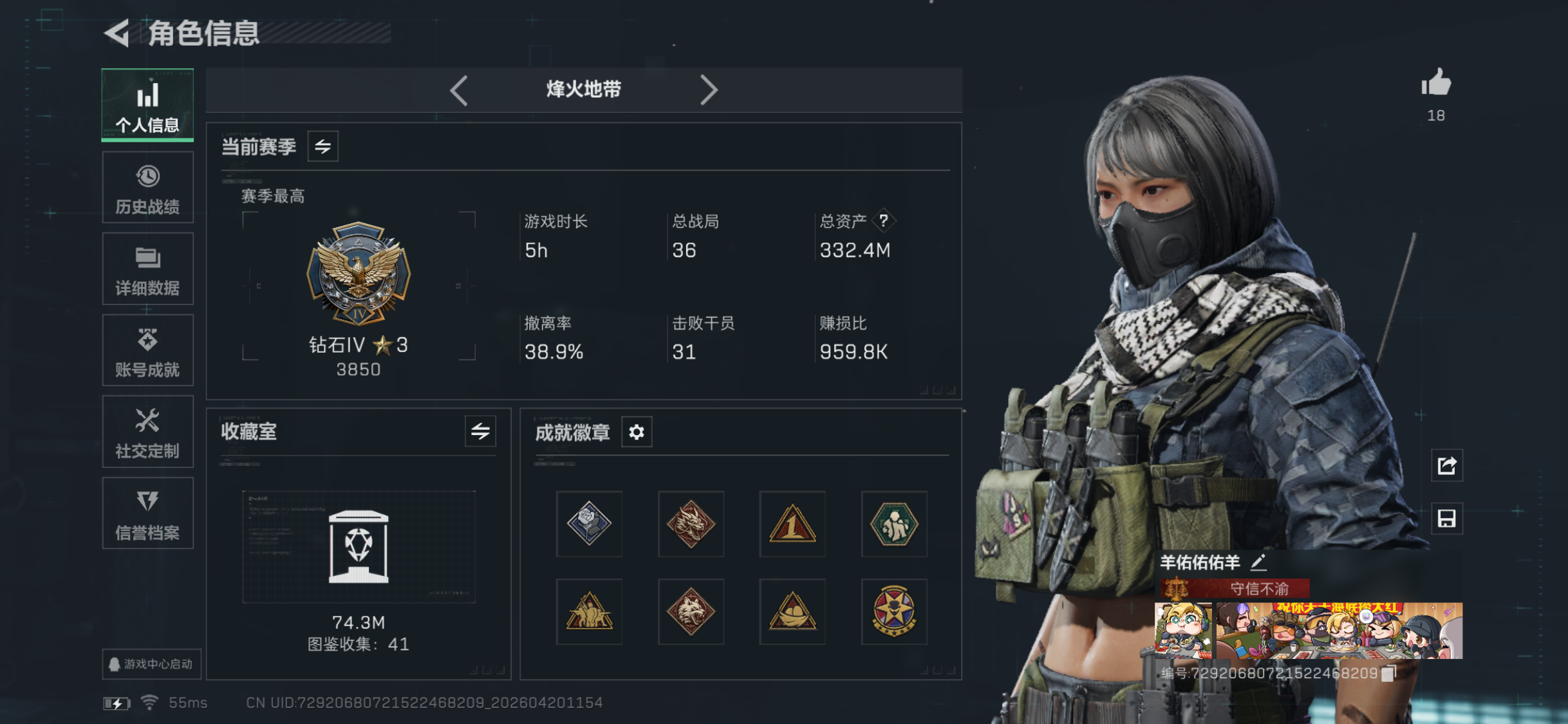This screenshot has width=1568, height=724.
Task: Open the 详细数据 tab
Action: [x=147, y=269]
